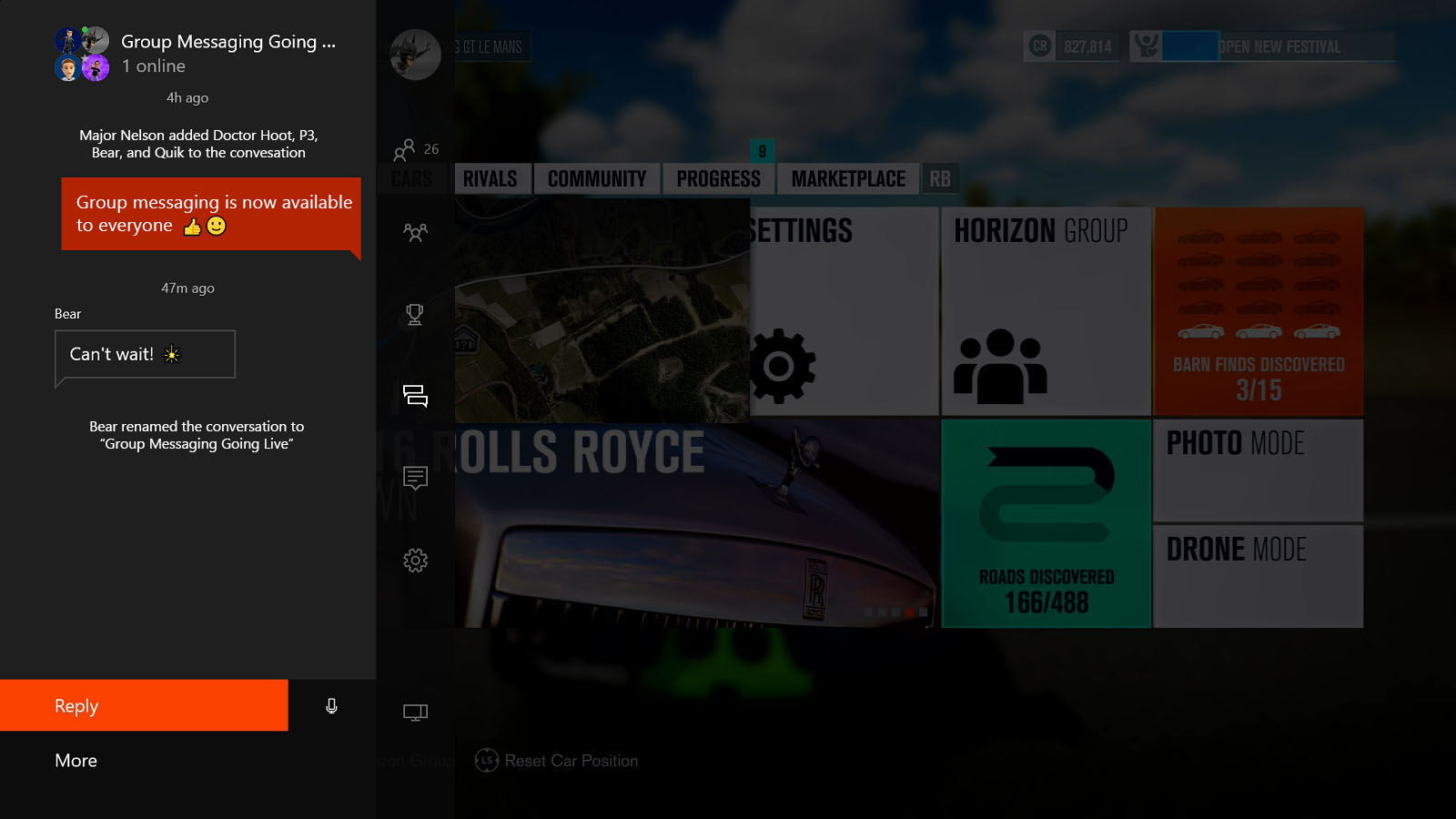The height and width of the screenshot is (819, 1456).
Task: Select the Progress tab
Action: click(x=718, y=179)
